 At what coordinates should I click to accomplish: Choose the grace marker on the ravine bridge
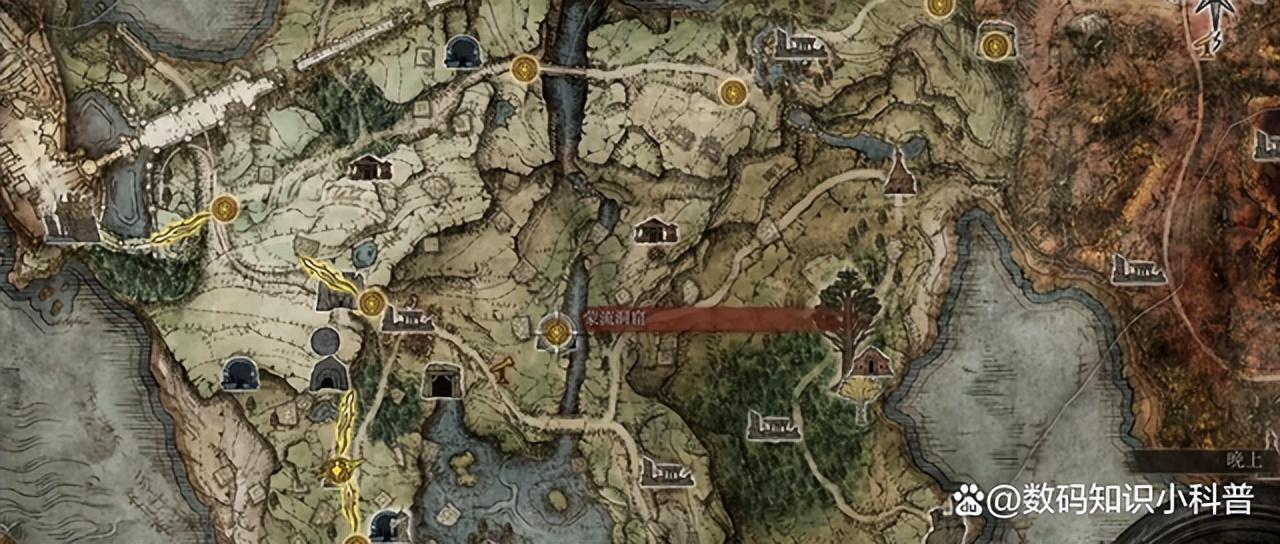524,69
